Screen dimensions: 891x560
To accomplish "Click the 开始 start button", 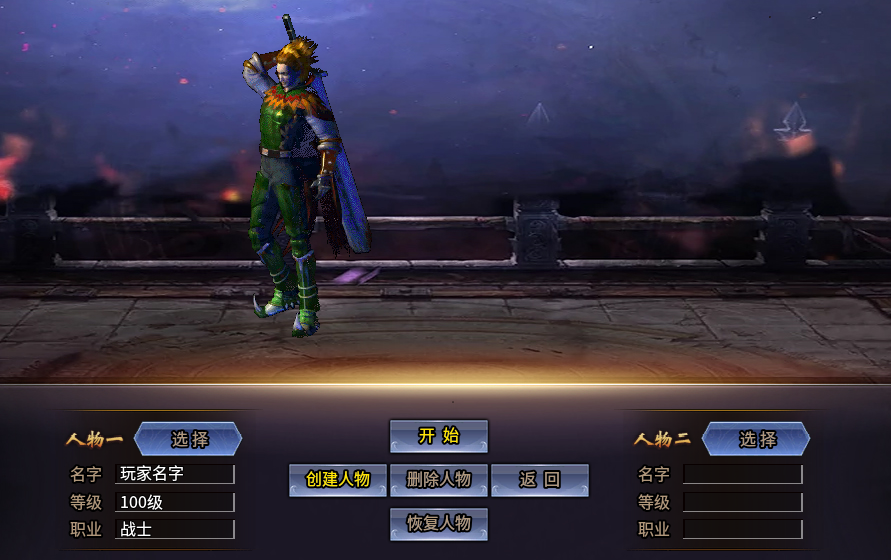I will pos(438,436).
